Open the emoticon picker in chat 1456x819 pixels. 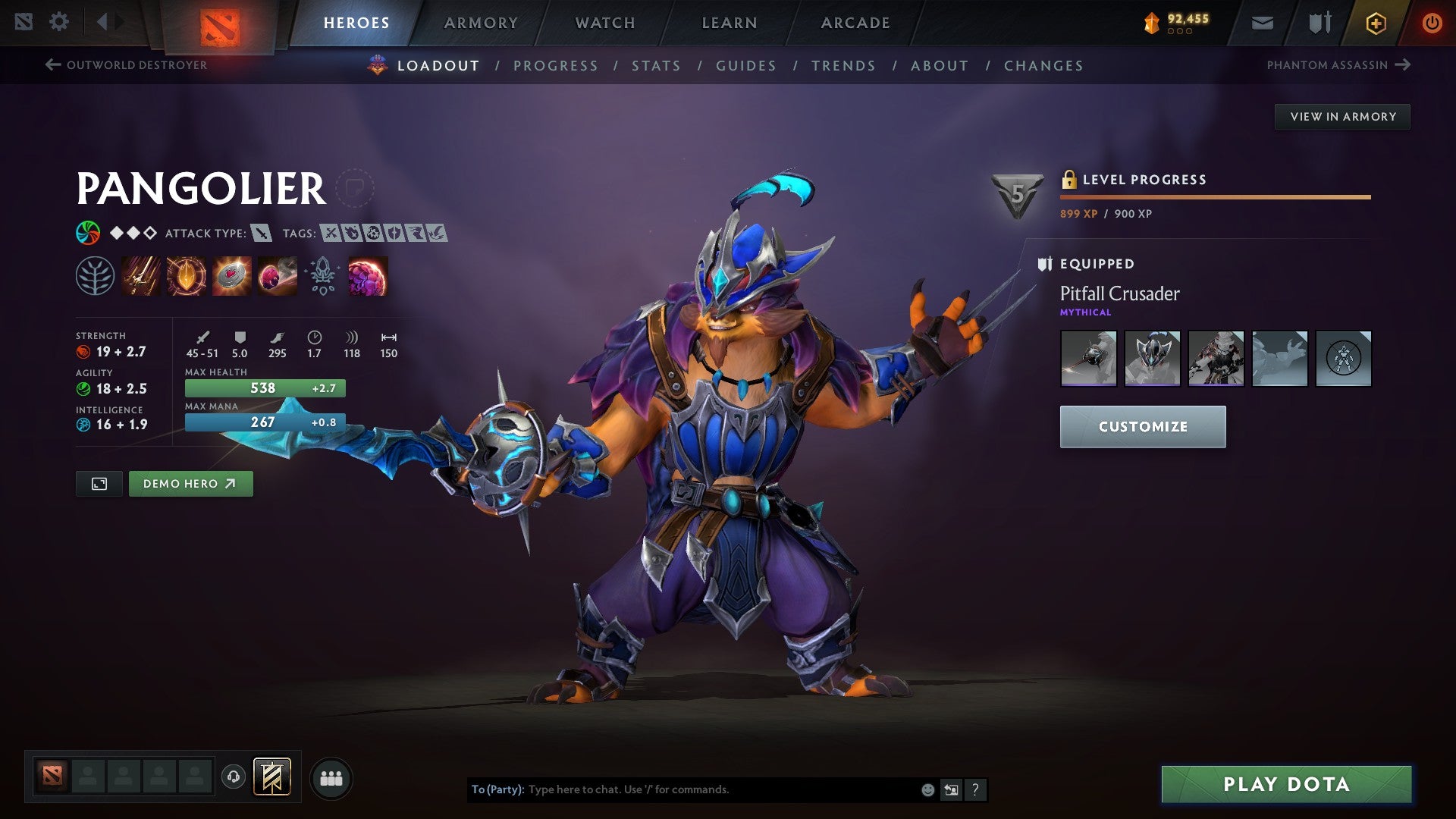[x=927, y=789]
